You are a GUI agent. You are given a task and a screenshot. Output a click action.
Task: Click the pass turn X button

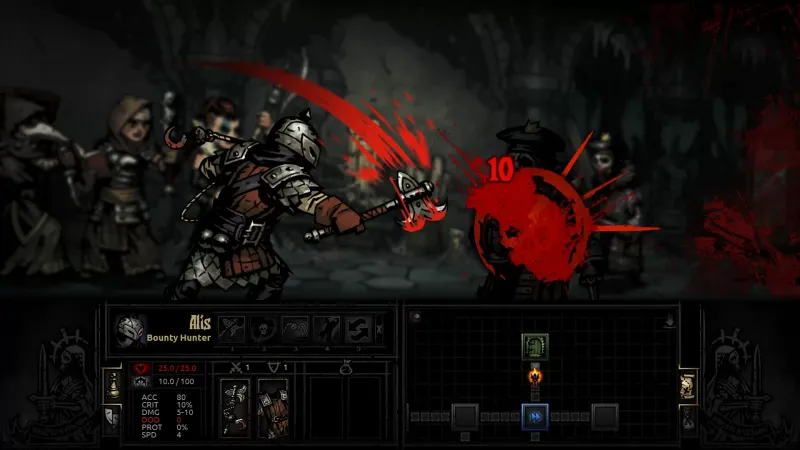(x=378, y=329)
